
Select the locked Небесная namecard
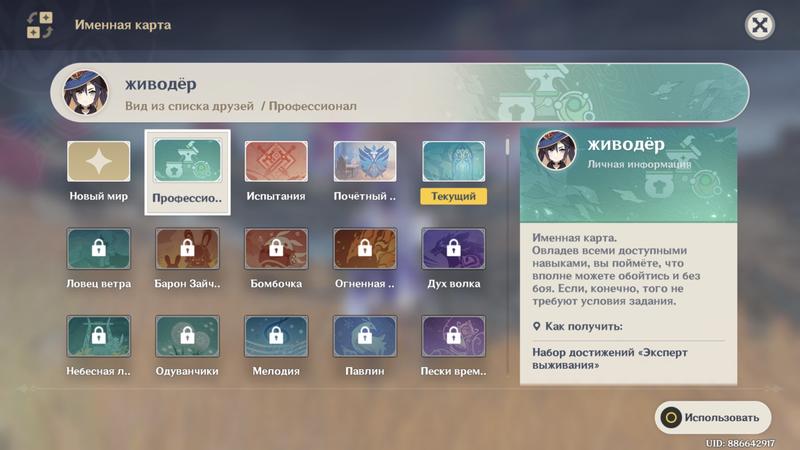tap(99, 337)
